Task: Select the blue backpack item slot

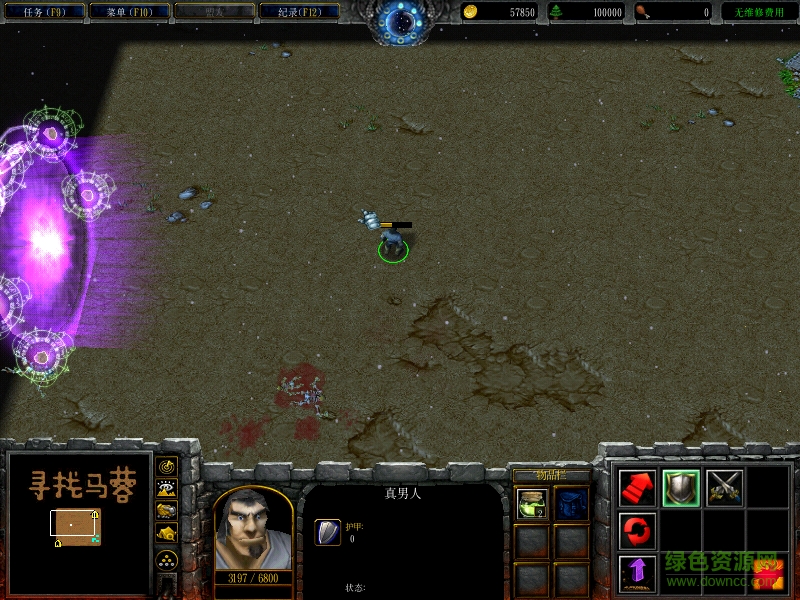Action: 572,503
